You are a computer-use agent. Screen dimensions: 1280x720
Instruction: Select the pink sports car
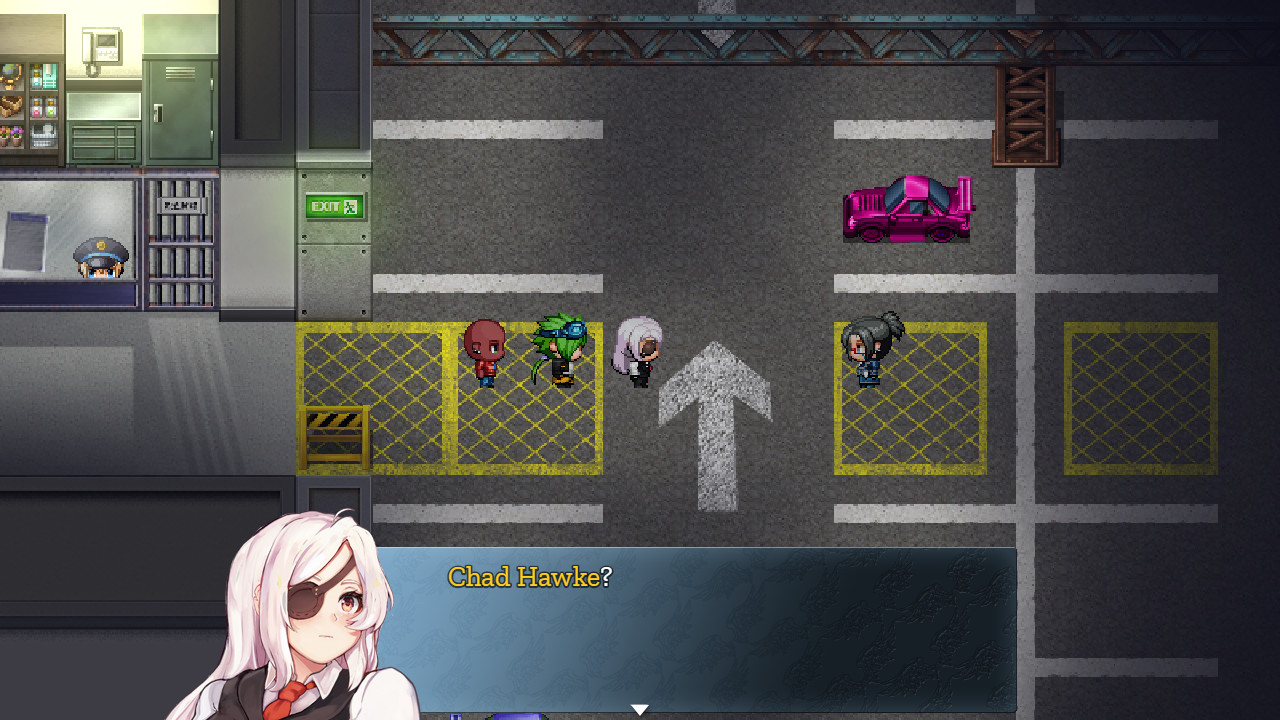coord(907,208)
